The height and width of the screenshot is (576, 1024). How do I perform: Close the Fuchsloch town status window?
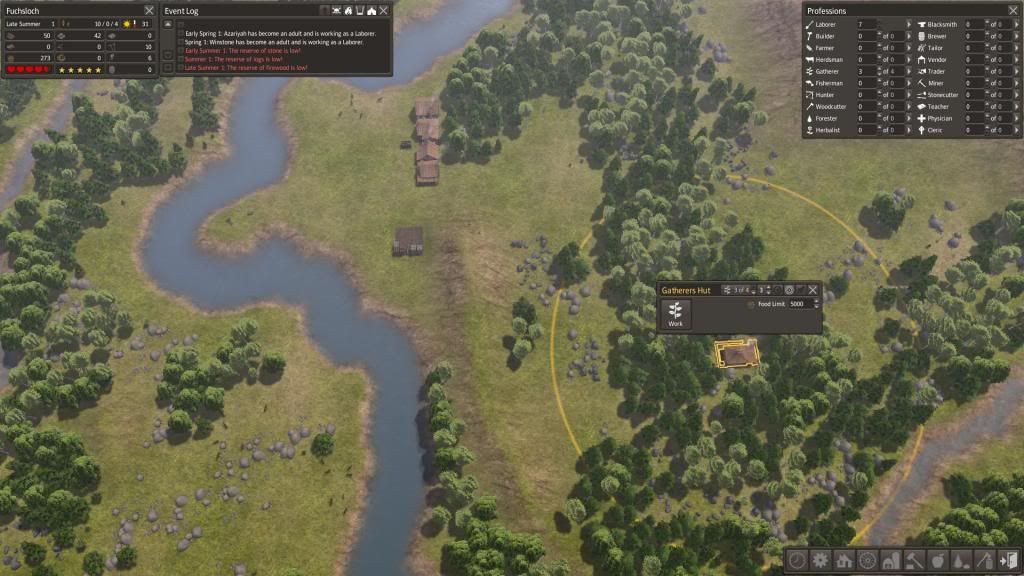149,10
